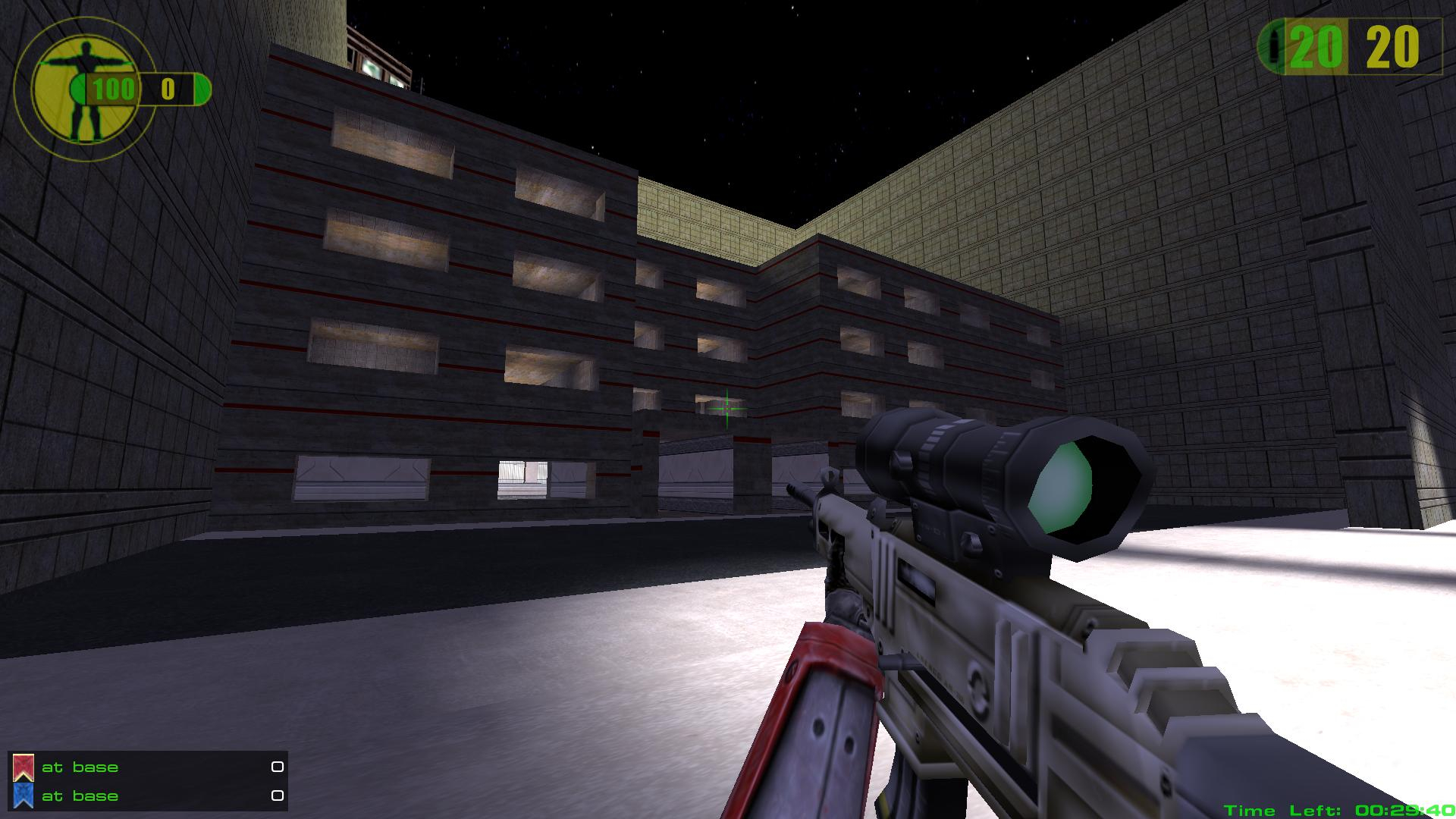Click the red team flag icon

point(24,767)
